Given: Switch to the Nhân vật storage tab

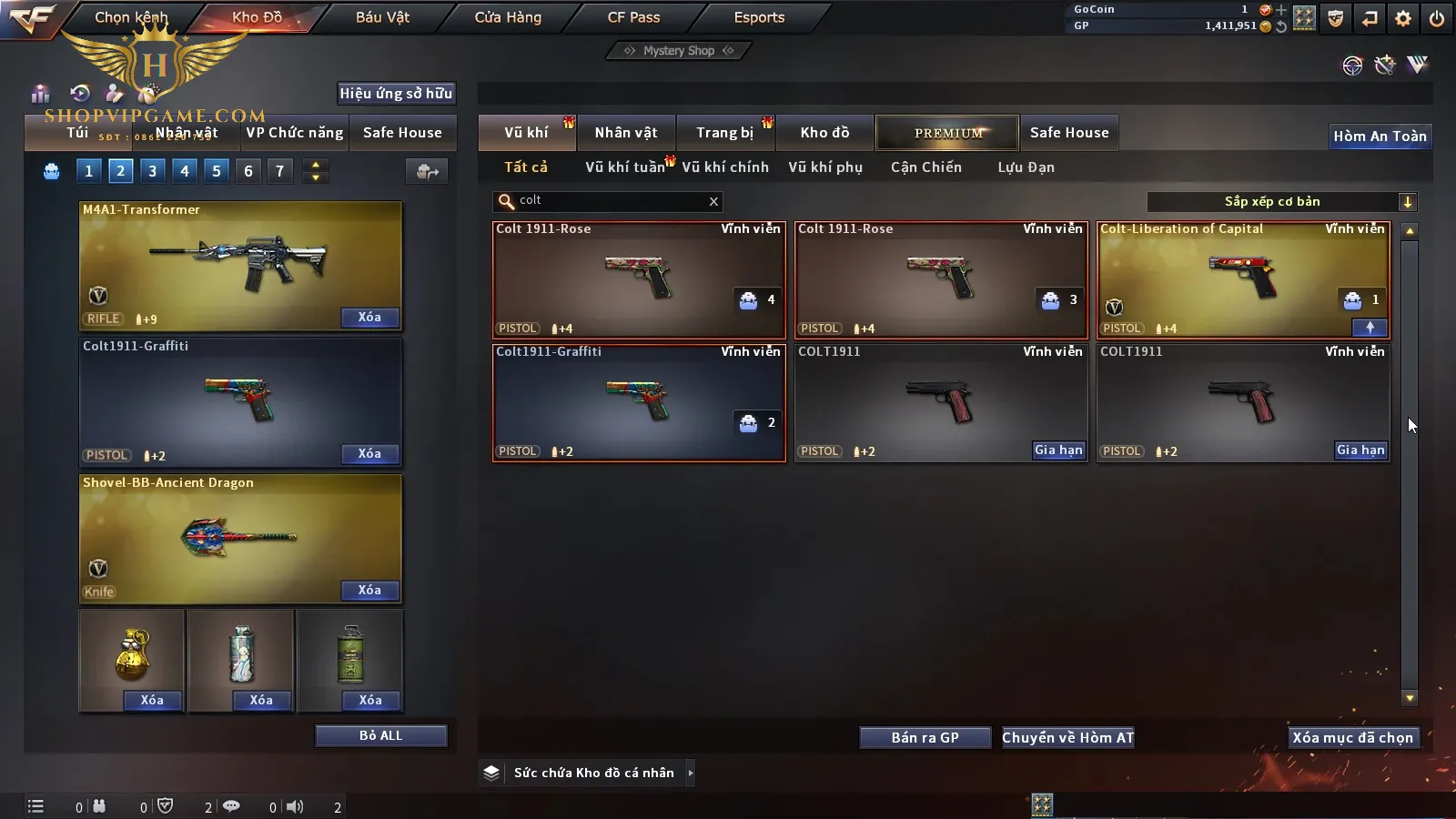Looking at the screenshot, I should [626, 133].
